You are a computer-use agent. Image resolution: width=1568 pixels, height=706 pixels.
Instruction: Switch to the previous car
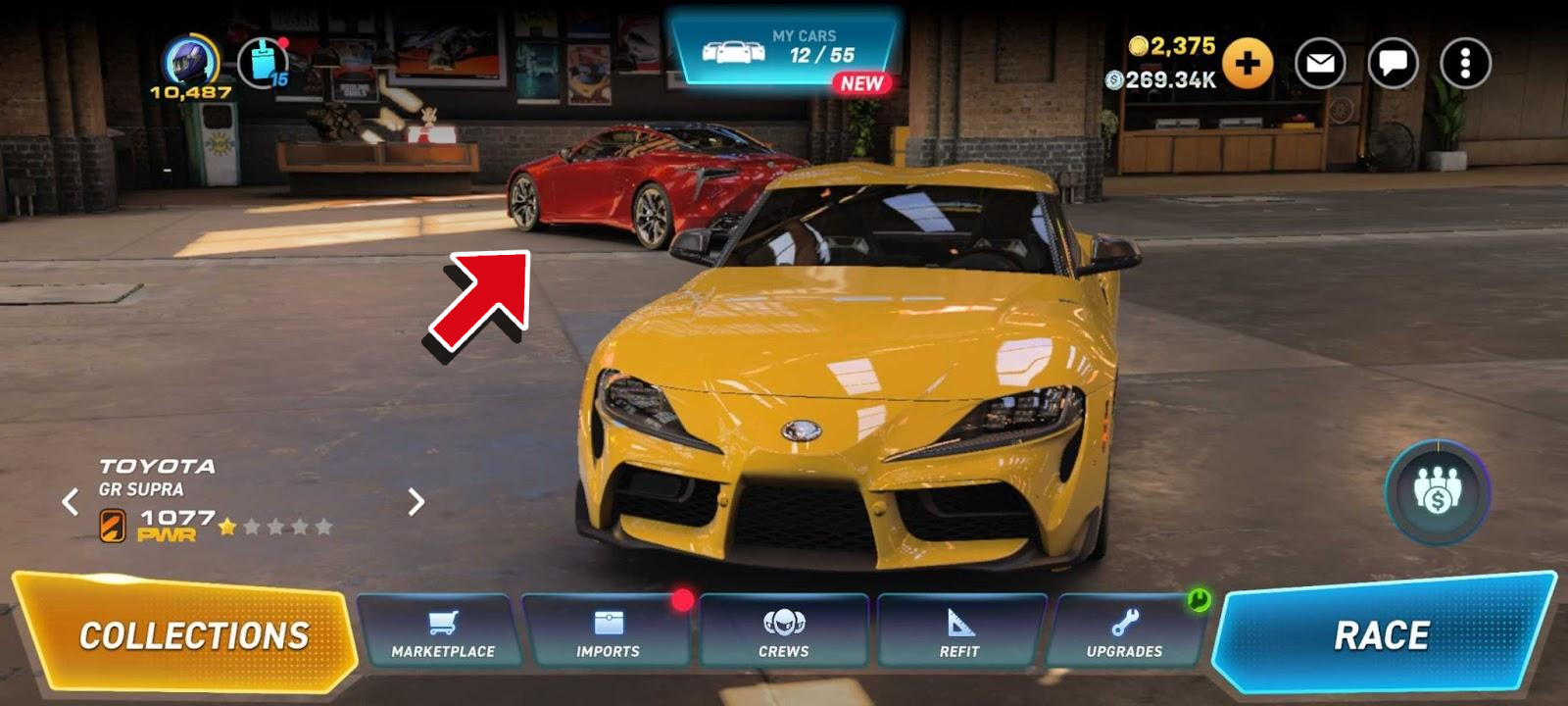click(71, 502)
